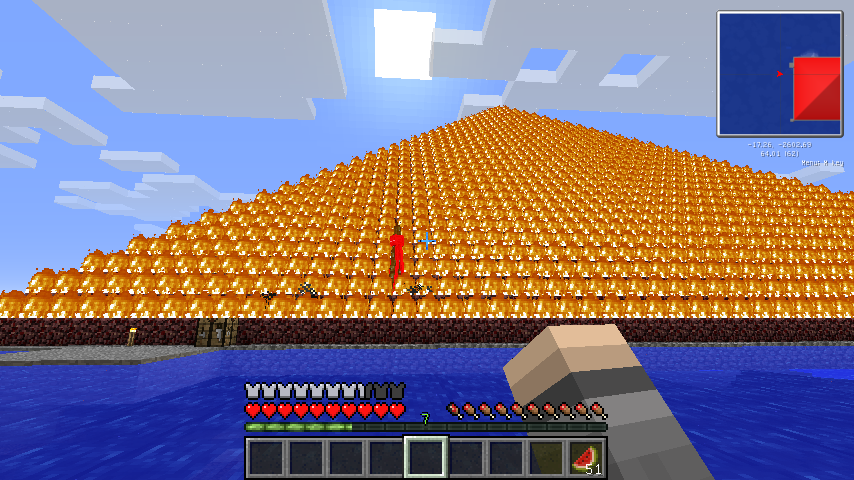Click the red pyramid marker on minimap
Screen dimensions: 854x480
817,88
